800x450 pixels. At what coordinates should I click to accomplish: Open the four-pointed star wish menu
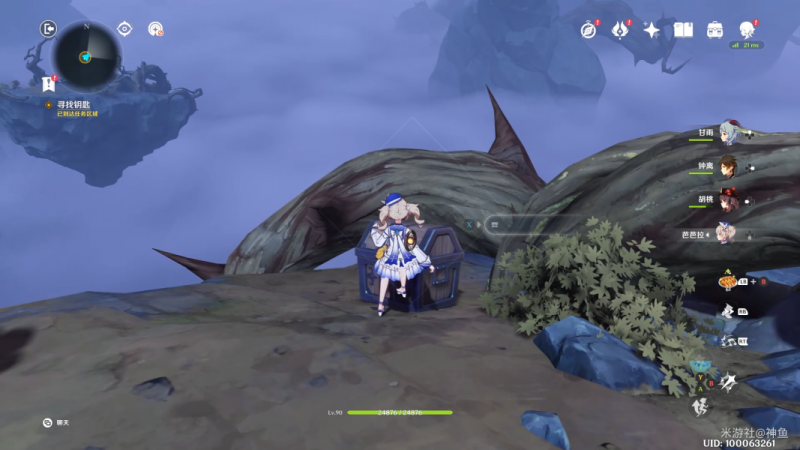[651, 31]
